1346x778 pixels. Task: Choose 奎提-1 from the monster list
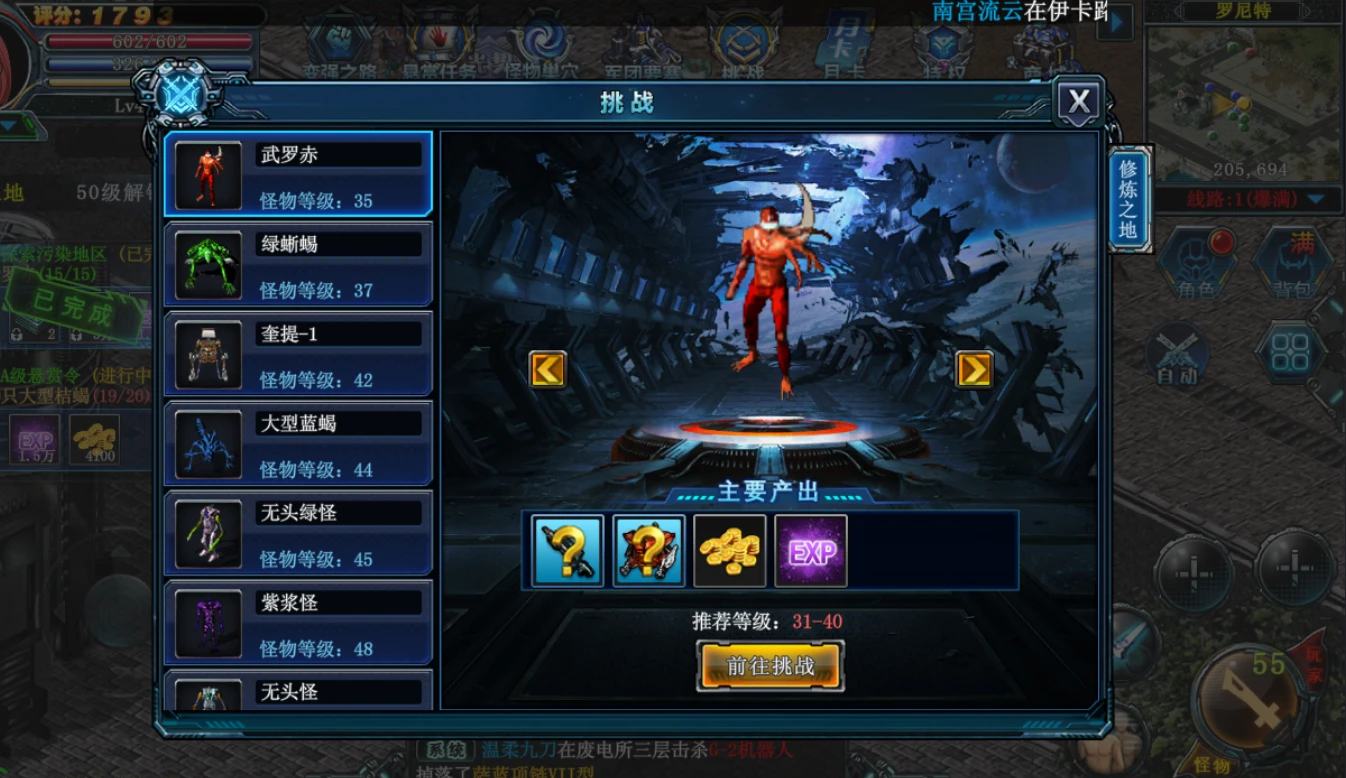click(298, 354)
